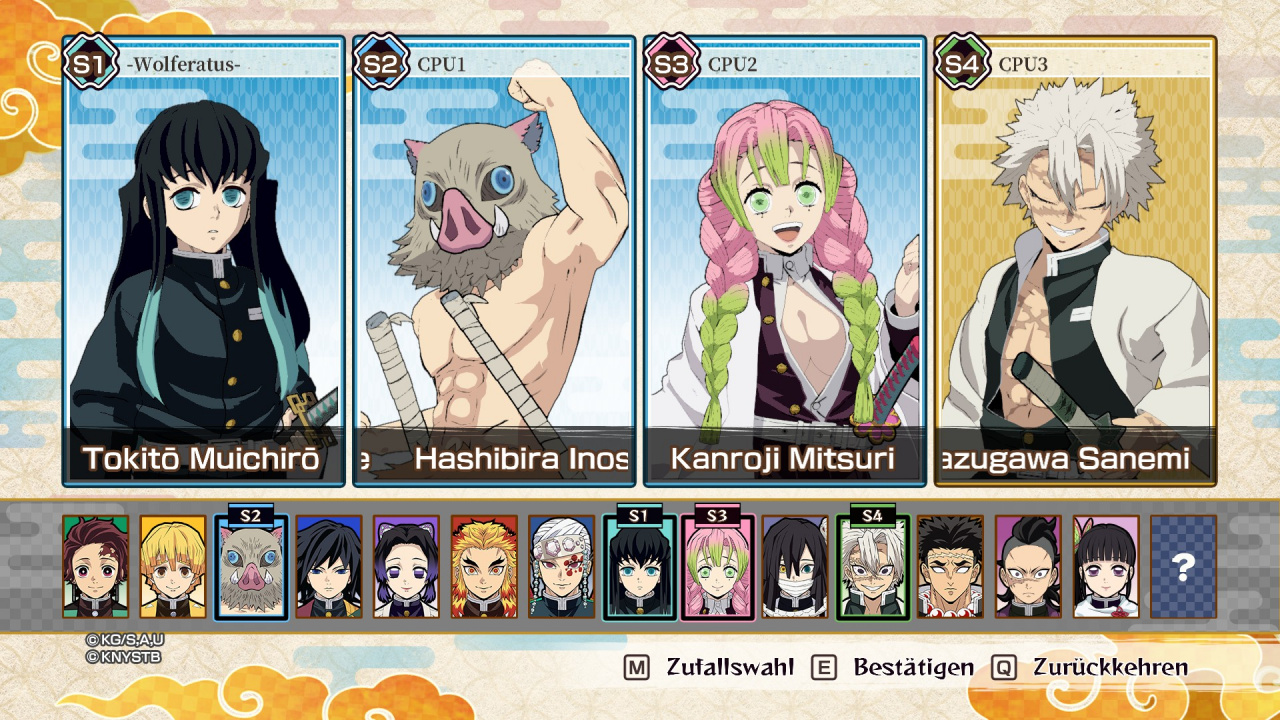Select Kanao's roster portrait
This screenshot has height=720, width=1280.
coord(1106,567)
